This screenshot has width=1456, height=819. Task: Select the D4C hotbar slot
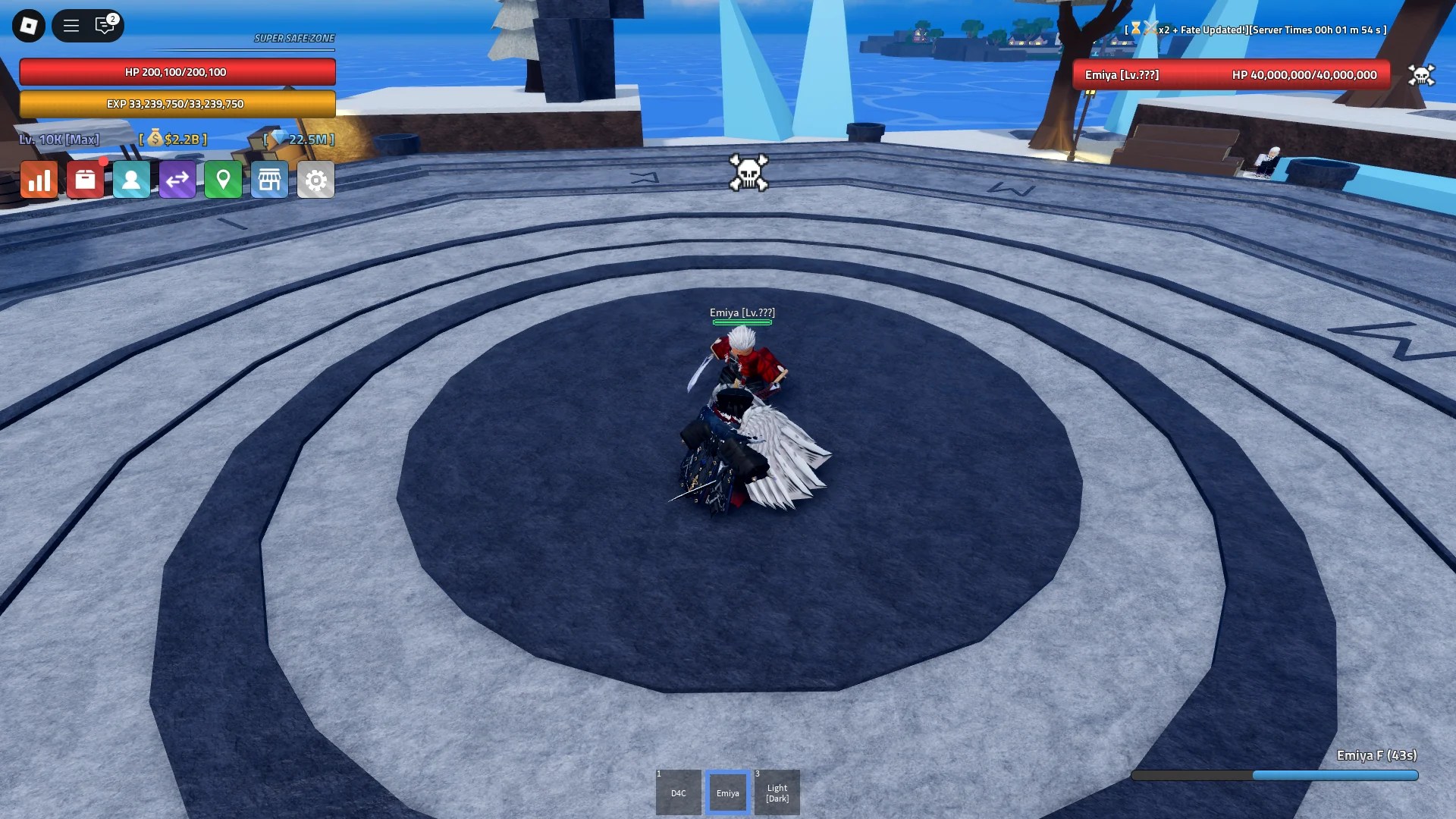point(678,792)
